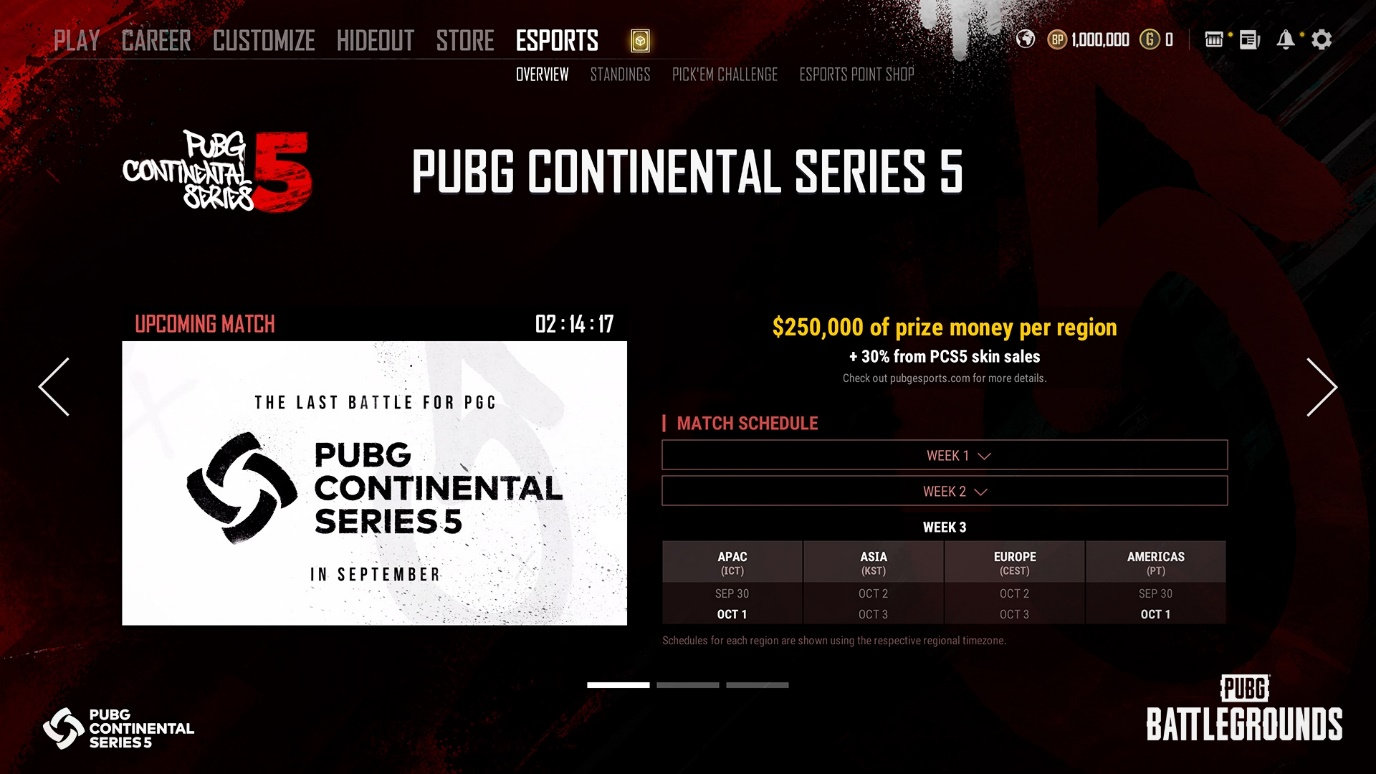Click the right carousel arrow
This screenshot has height=774, width=1376.
1322,387
